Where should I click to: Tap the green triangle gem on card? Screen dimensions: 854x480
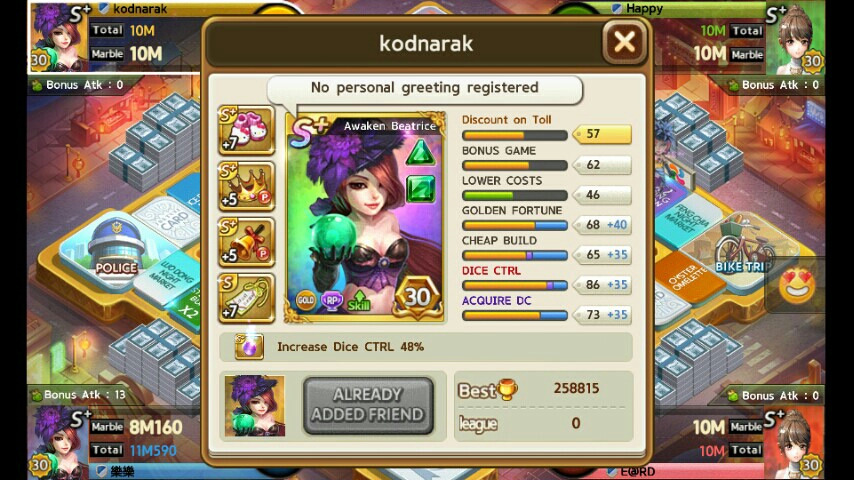420,153
